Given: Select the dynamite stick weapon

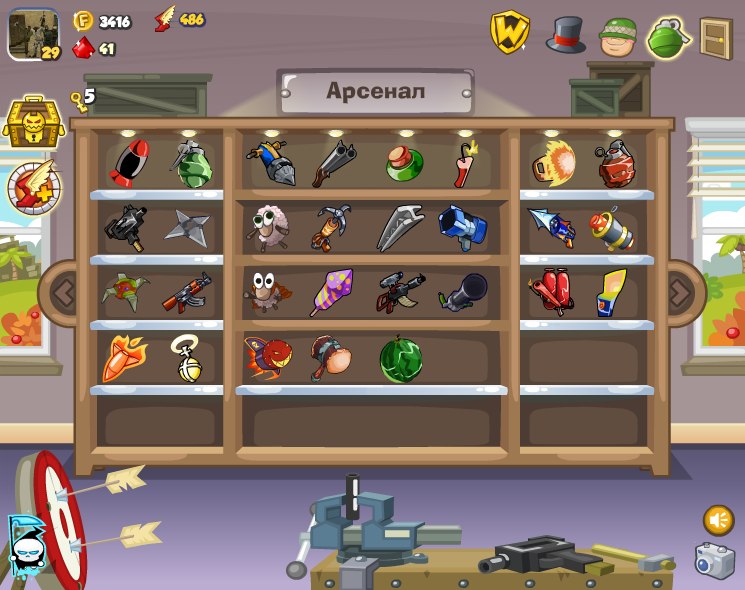Looking at the screenshot, I should [466, 164].
